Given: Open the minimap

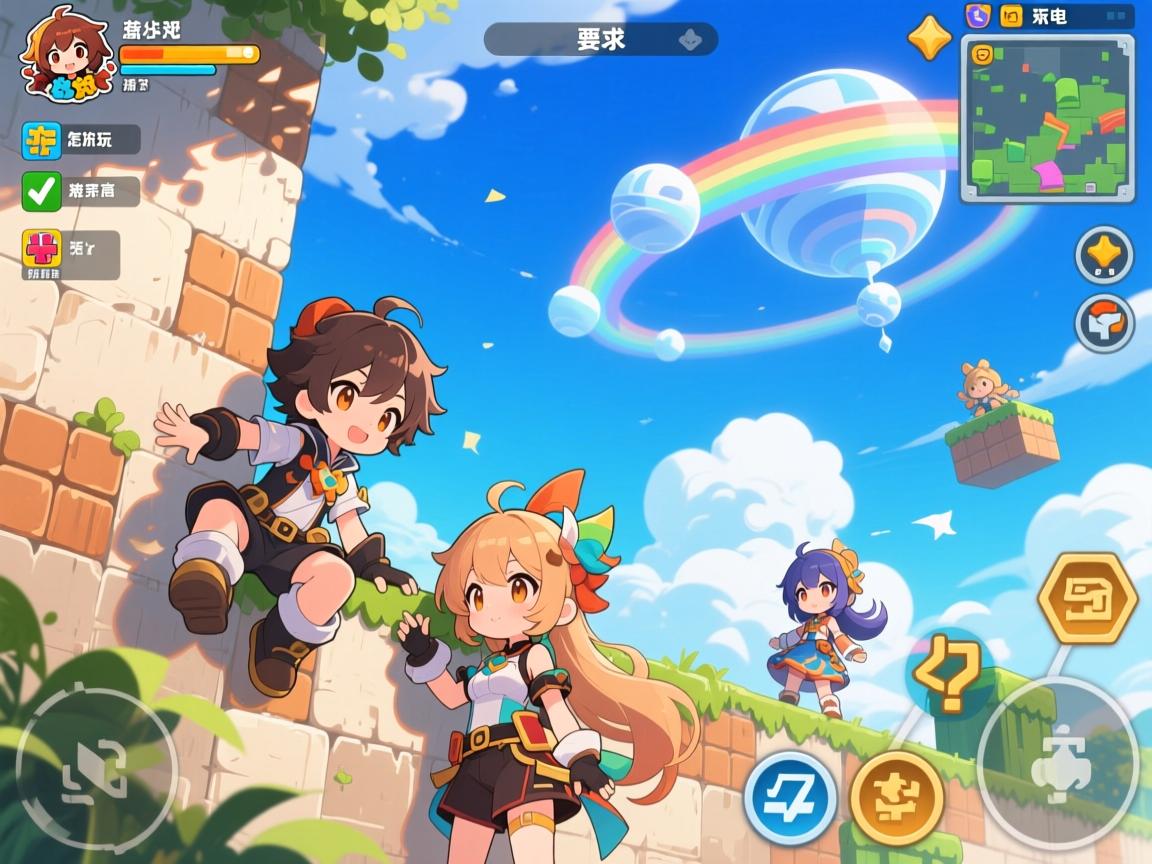Looking at the screenshot, I should tap(1047, 118).
